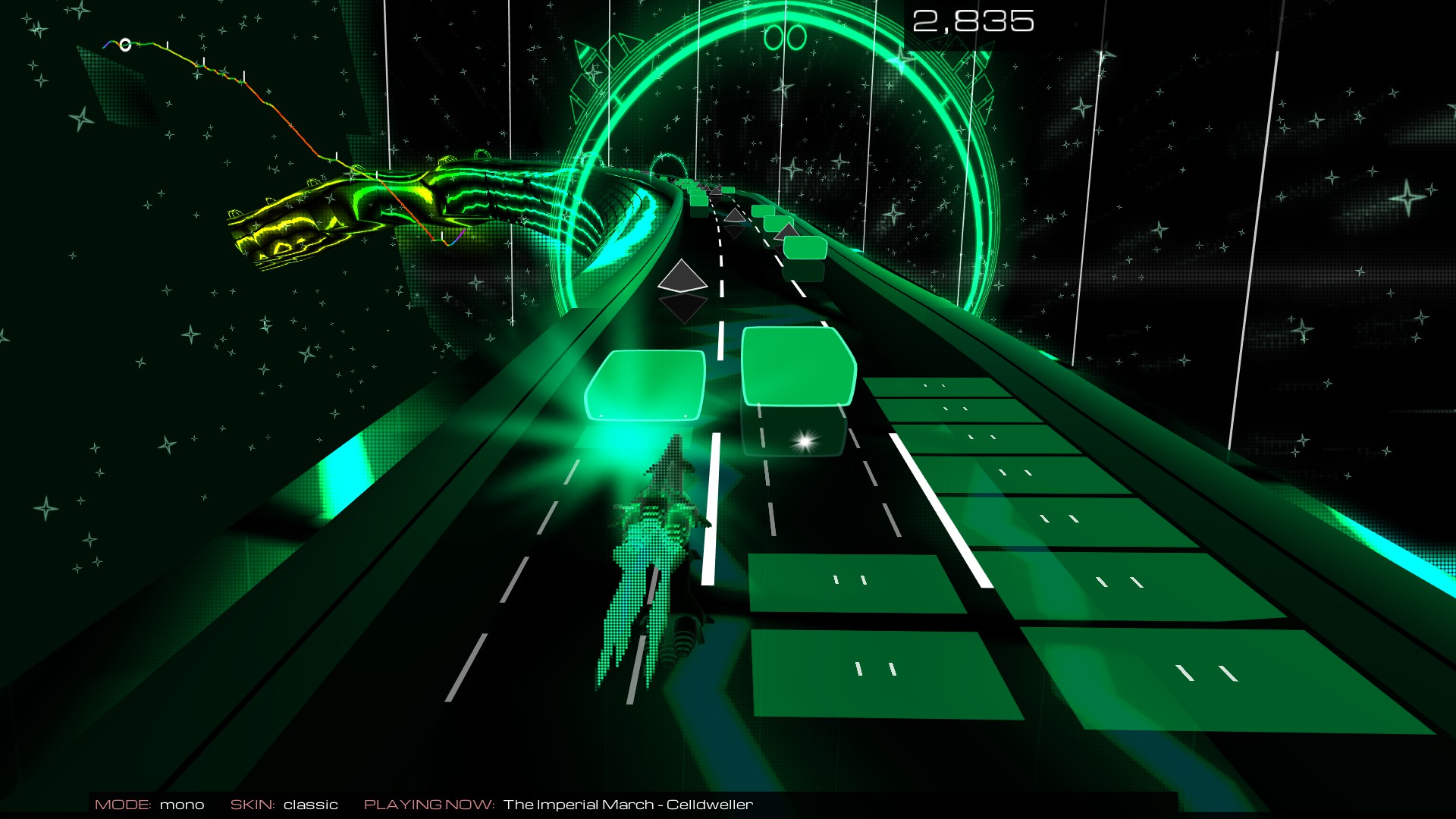Click the song title The Imperial March - Celldweller

pos(629,803)
